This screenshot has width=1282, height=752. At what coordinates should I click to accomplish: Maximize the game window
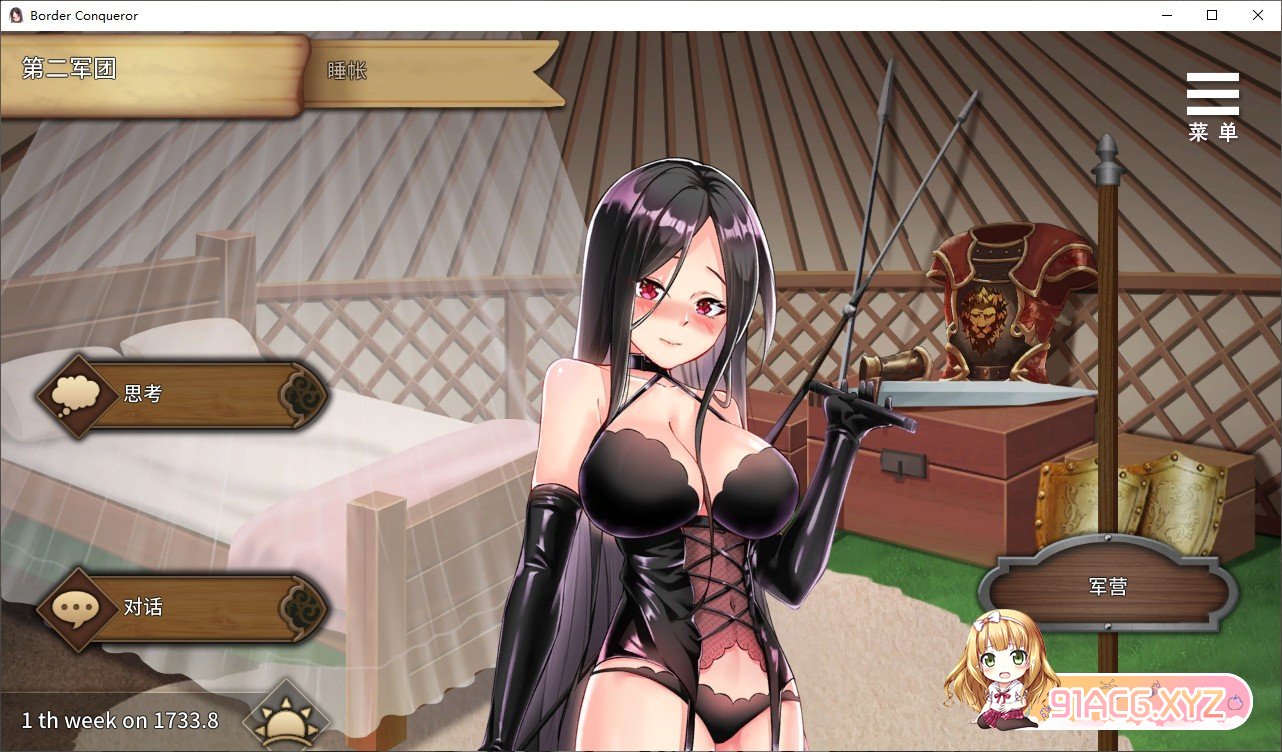(x=1212, y=15)
